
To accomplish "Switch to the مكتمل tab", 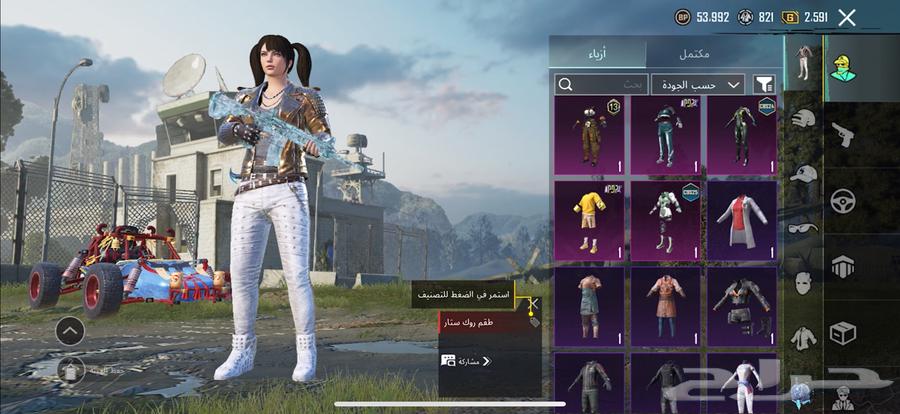I will pos(714,53).
